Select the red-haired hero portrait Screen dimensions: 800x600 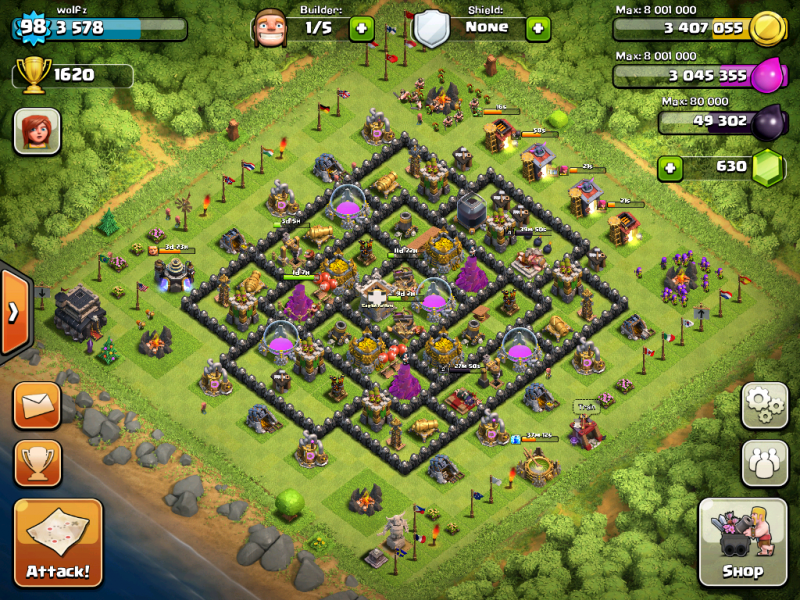click(x=37, y=131)
